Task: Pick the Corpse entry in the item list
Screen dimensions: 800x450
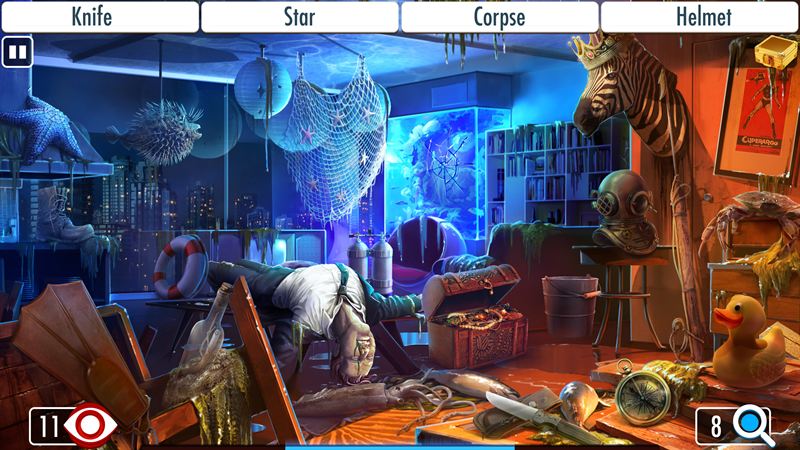Action: click(x=500, y=16)
